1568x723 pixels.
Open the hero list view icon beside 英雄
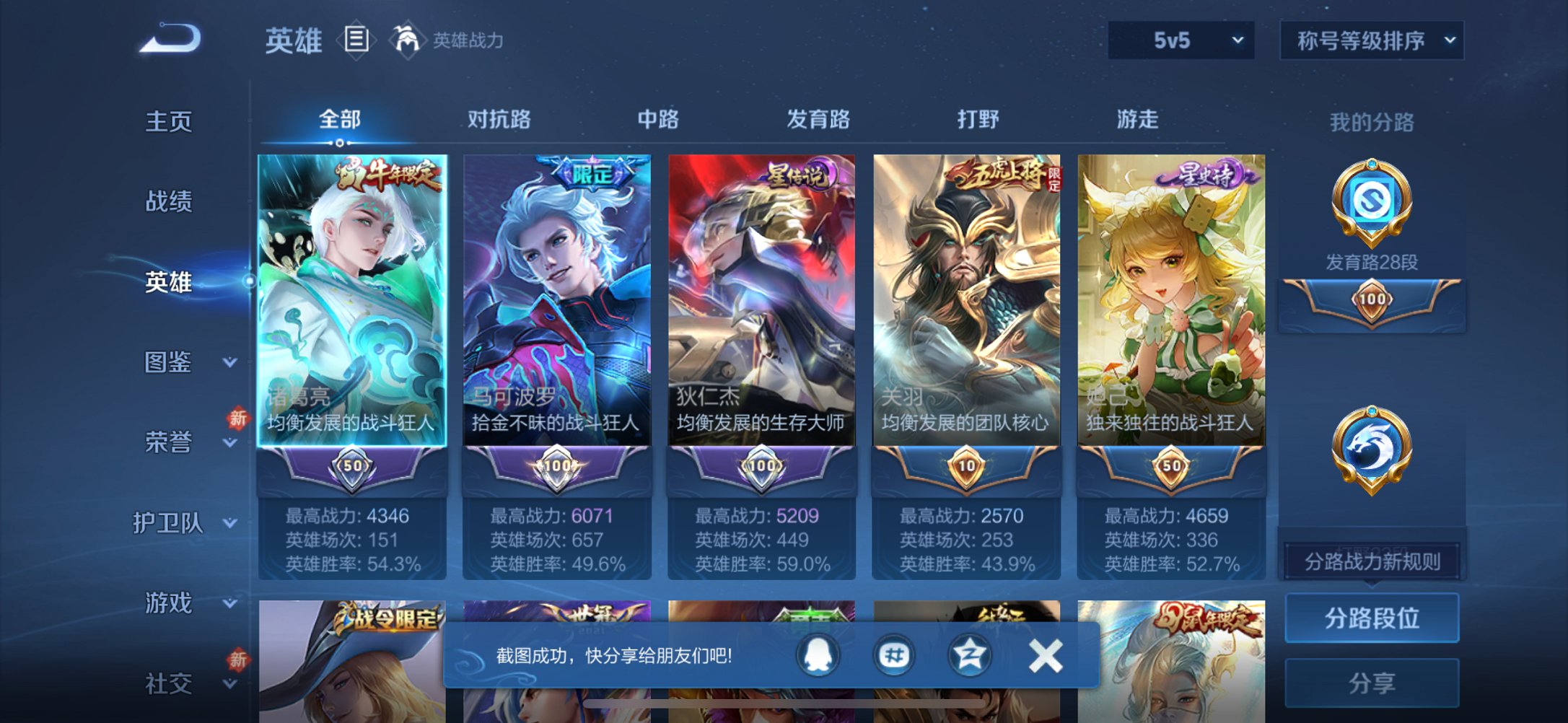358,40
